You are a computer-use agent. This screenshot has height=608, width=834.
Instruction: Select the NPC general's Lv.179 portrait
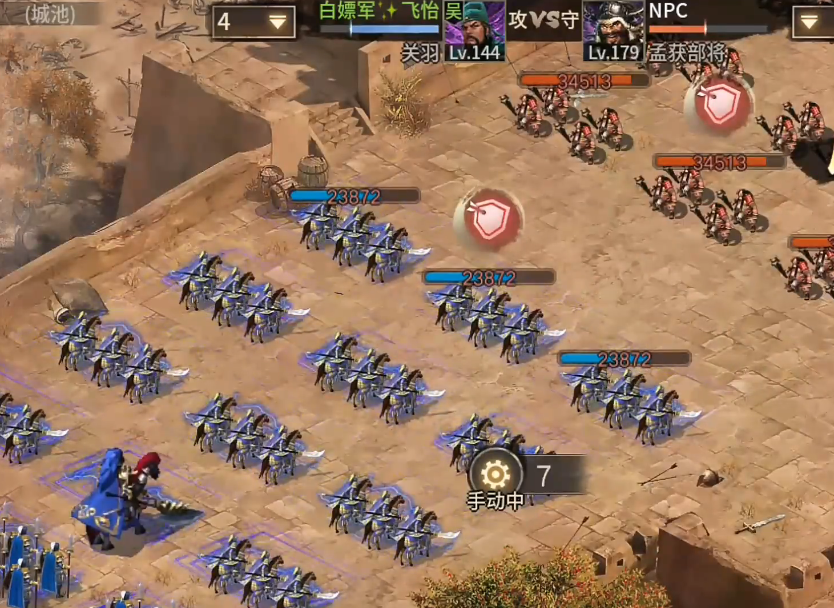pyautogui.click(x=613, y=30)
